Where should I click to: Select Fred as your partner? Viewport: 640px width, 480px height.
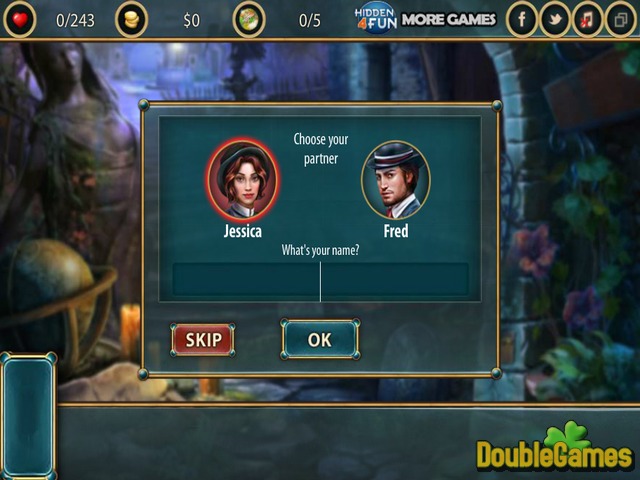pos(395,180)
